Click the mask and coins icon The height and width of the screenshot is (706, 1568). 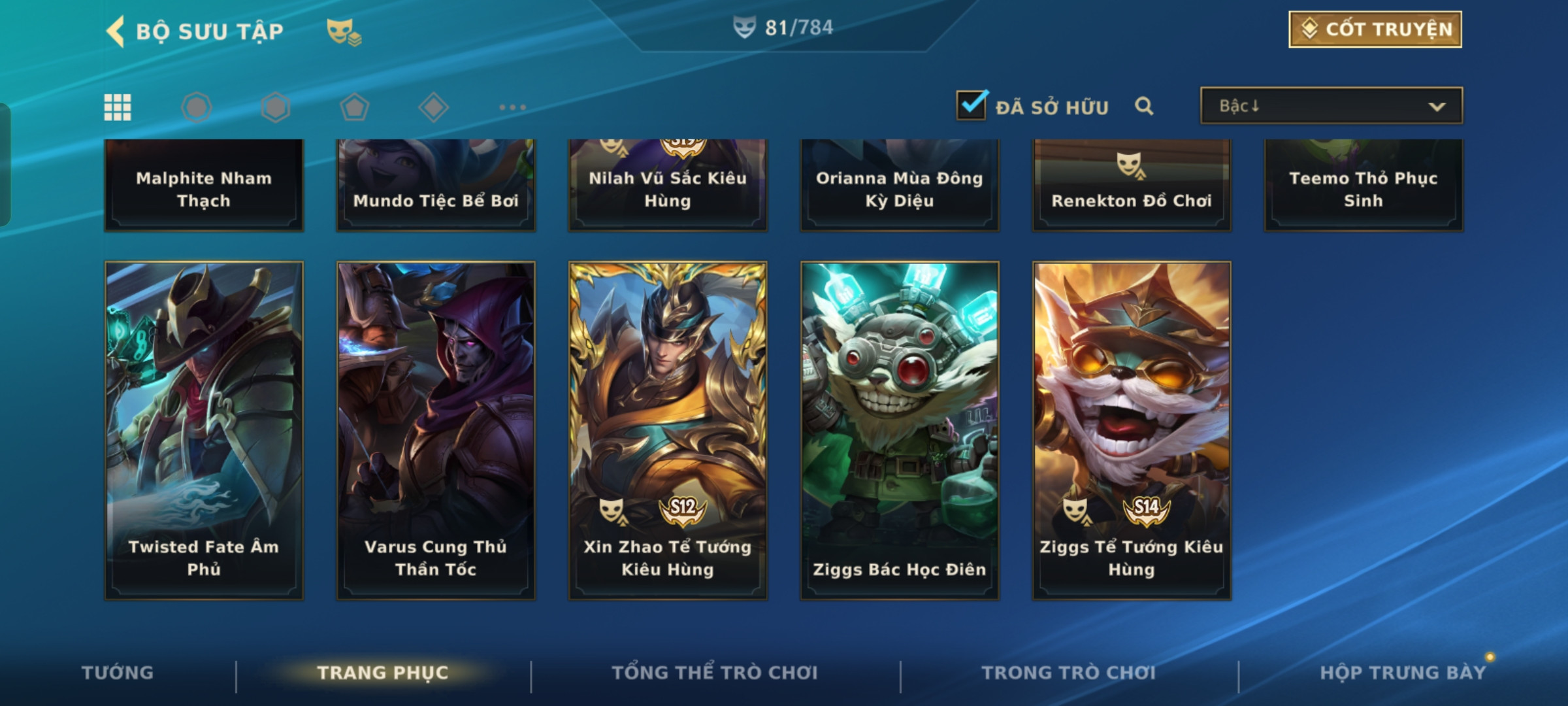(x=344, y=31)
